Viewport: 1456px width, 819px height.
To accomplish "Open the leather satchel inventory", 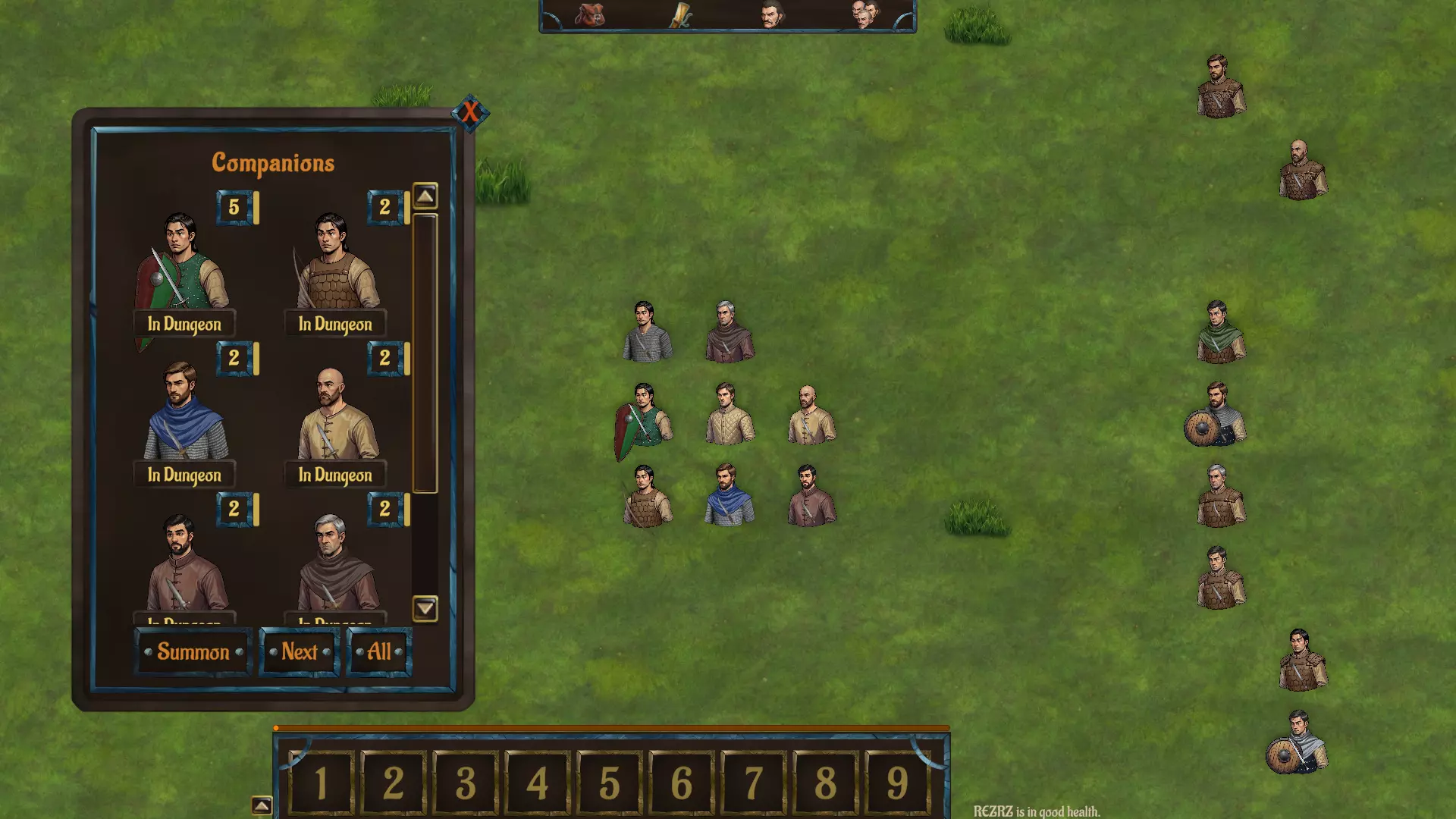I will tap(589, 14).
